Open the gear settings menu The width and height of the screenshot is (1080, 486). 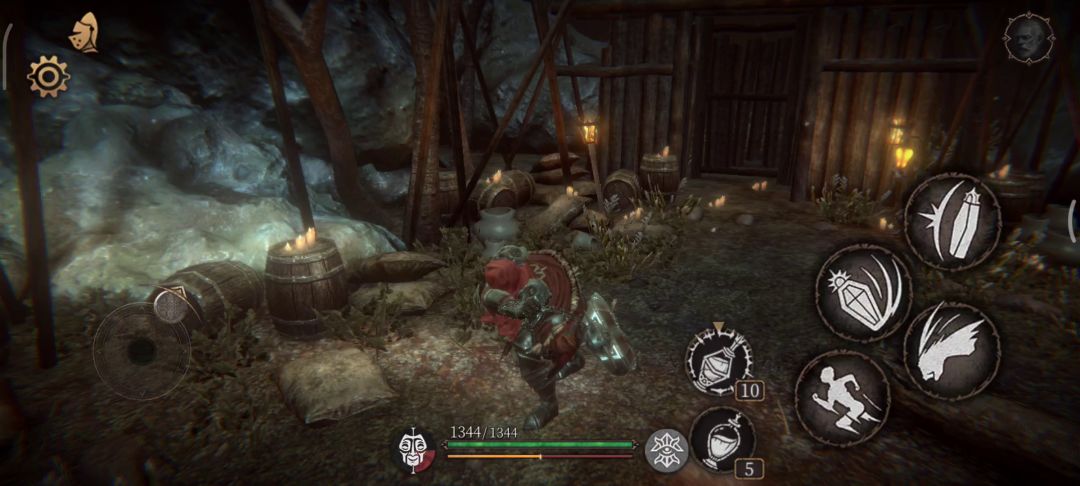[48, 76]
